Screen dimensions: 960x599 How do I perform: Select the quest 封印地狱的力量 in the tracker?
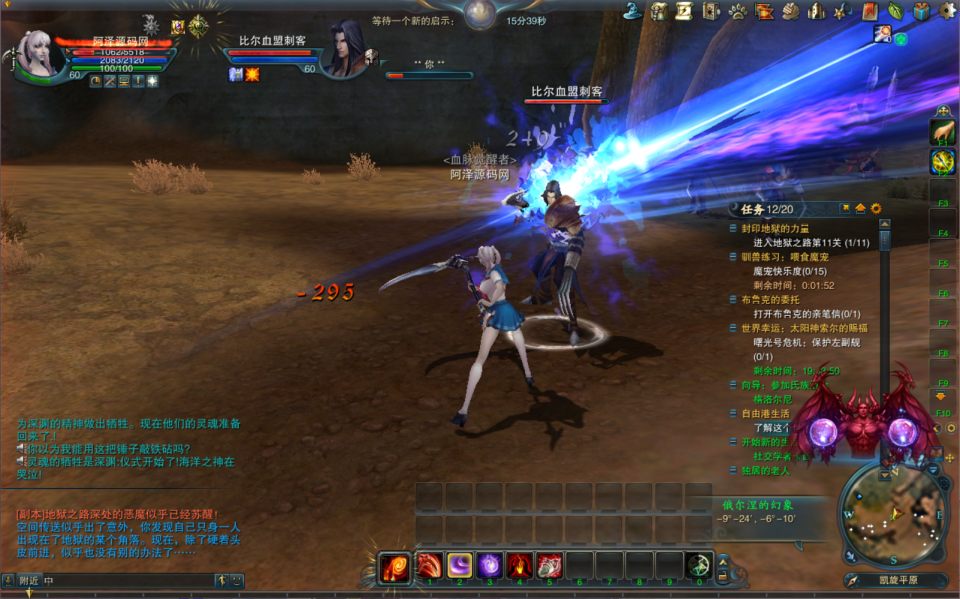coord(783,228)
